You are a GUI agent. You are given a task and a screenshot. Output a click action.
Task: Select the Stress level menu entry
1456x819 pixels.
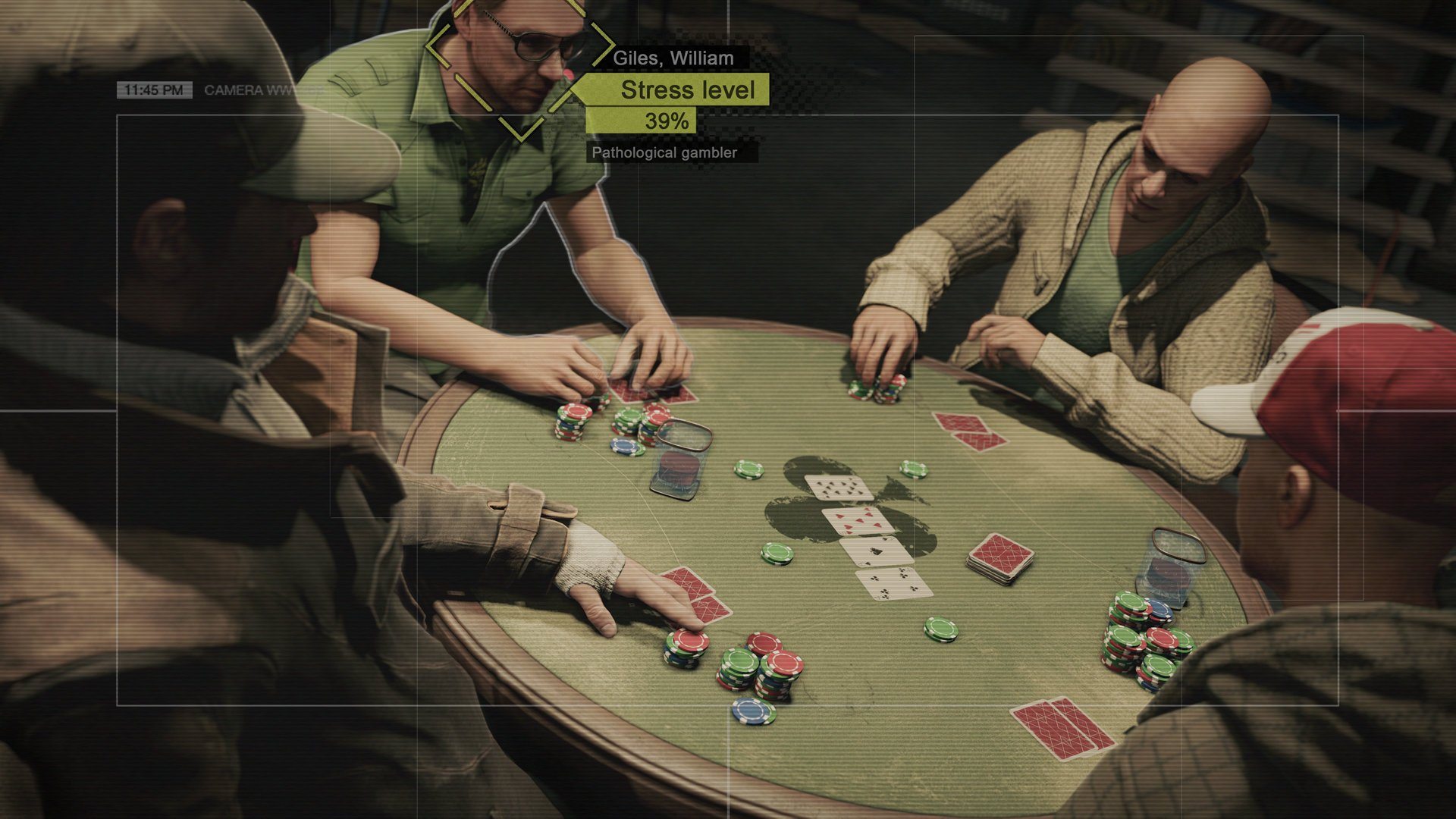tap(686, 90)
